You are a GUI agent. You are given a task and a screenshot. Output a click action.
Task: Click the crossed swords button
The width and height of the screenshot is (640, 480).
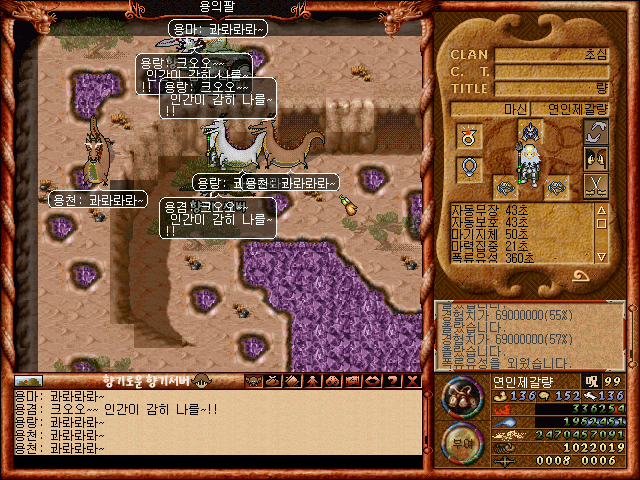596,185
